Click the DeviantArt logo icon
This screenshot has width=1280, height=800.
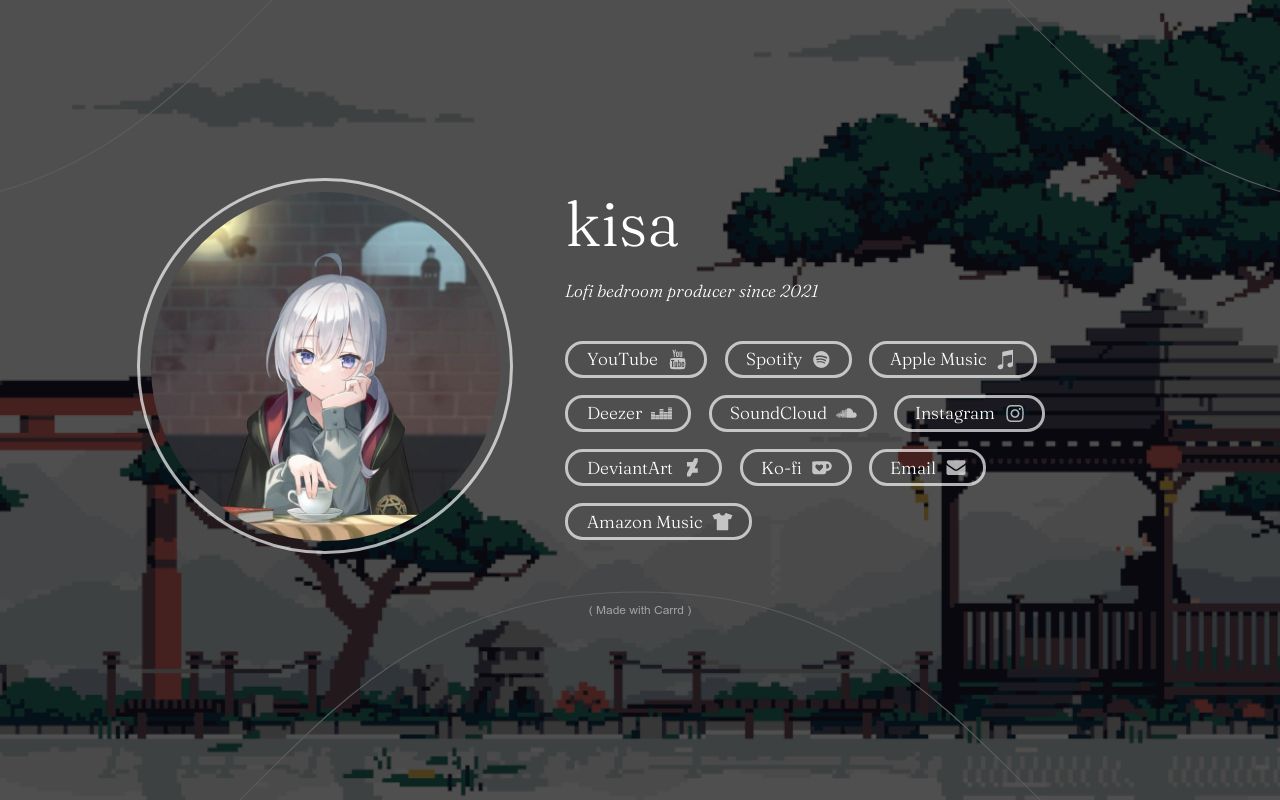[691, 467]
